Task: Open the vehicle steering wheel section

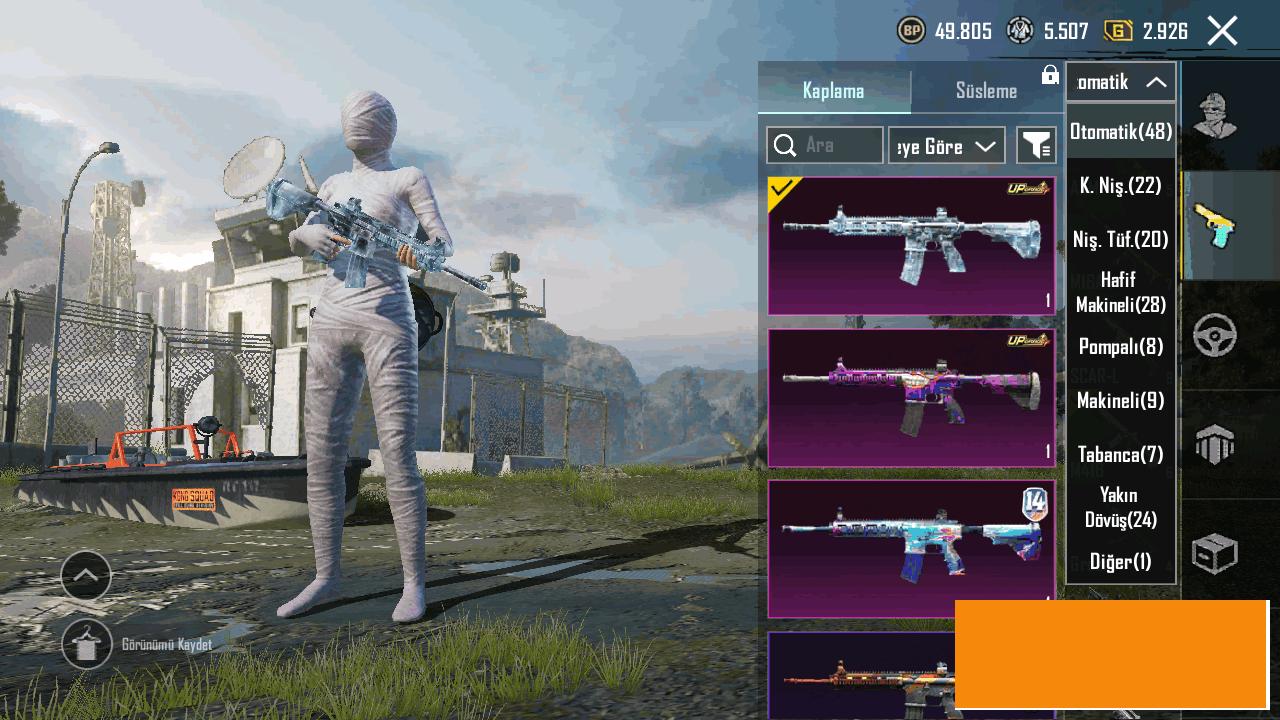Action: pyautogui.click(x=1215, y=336)
